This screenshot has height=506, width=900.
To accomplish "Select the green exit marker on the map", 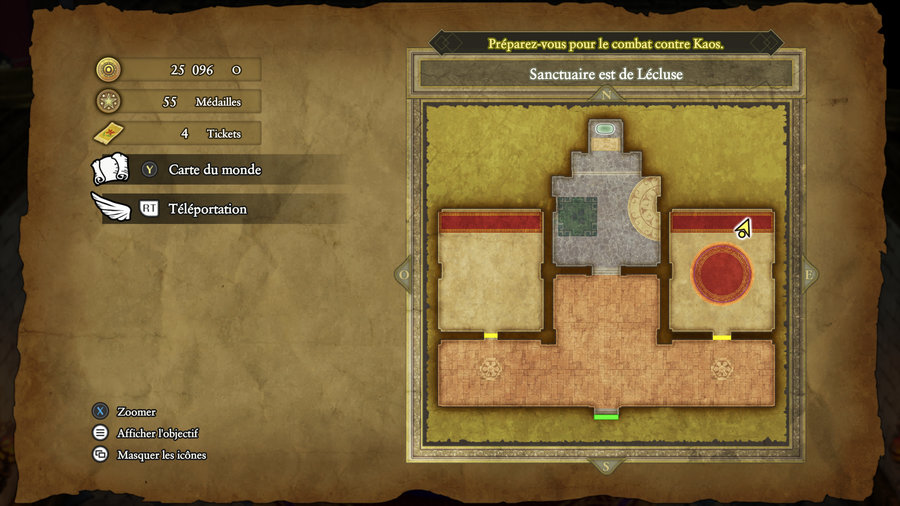I will tap(606, 415).
